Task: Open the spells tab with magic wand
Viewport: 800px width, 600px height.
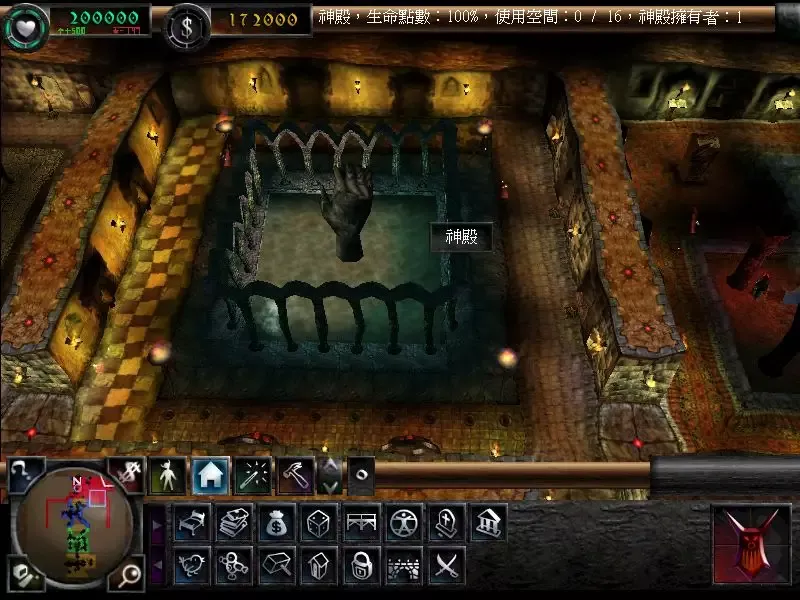Action: click(254, 477)
